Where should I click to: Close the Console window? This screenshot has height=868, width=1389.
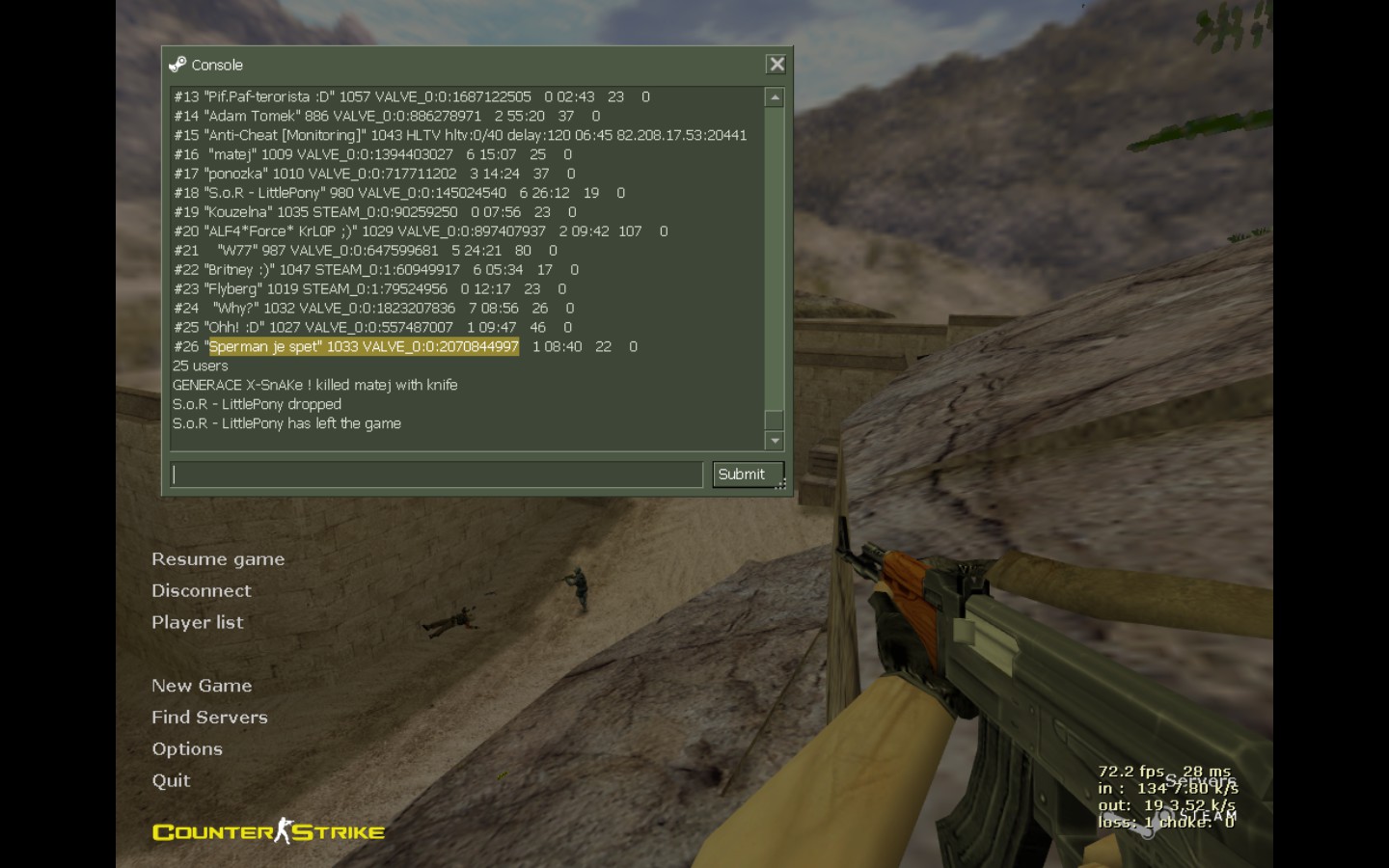pos(776,65)
